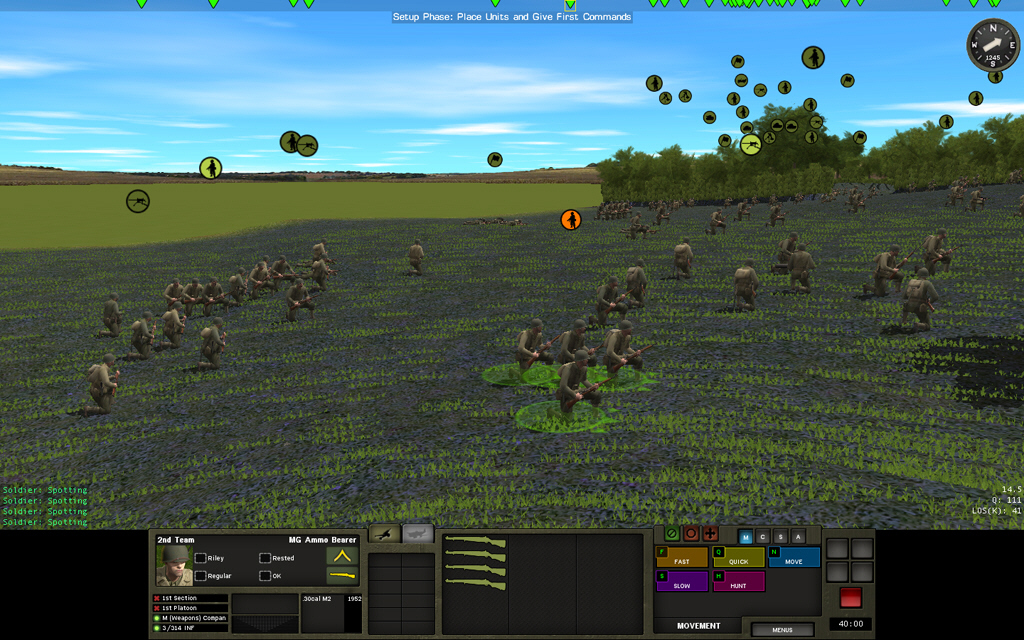Screen dimensions: 1024x640
Task: Activate the HUNT movement command
Action: tap(738, 581)
